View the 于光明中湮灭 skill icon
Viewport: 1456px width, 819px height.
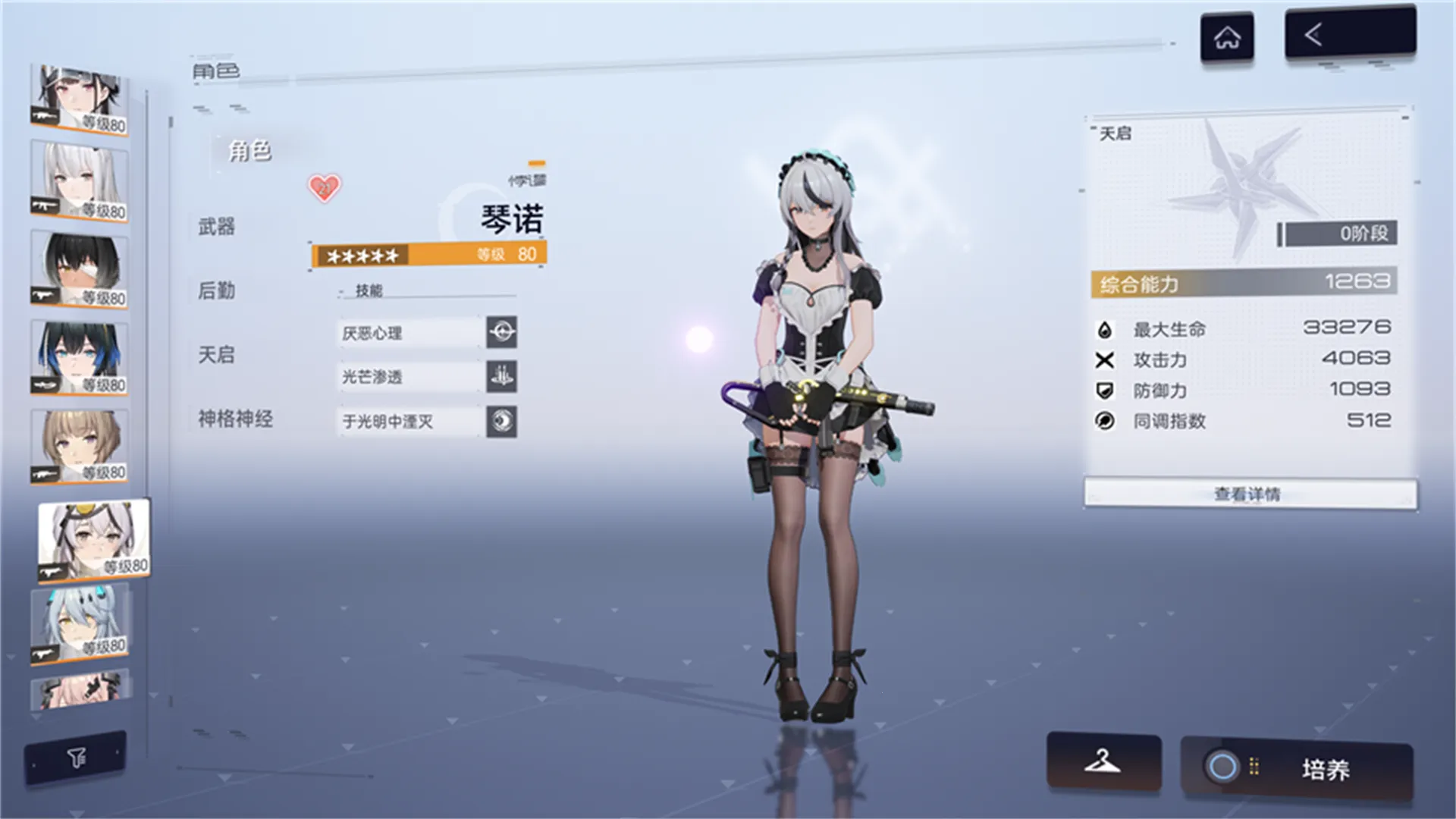pyautogui.click(x=503, y=422)
